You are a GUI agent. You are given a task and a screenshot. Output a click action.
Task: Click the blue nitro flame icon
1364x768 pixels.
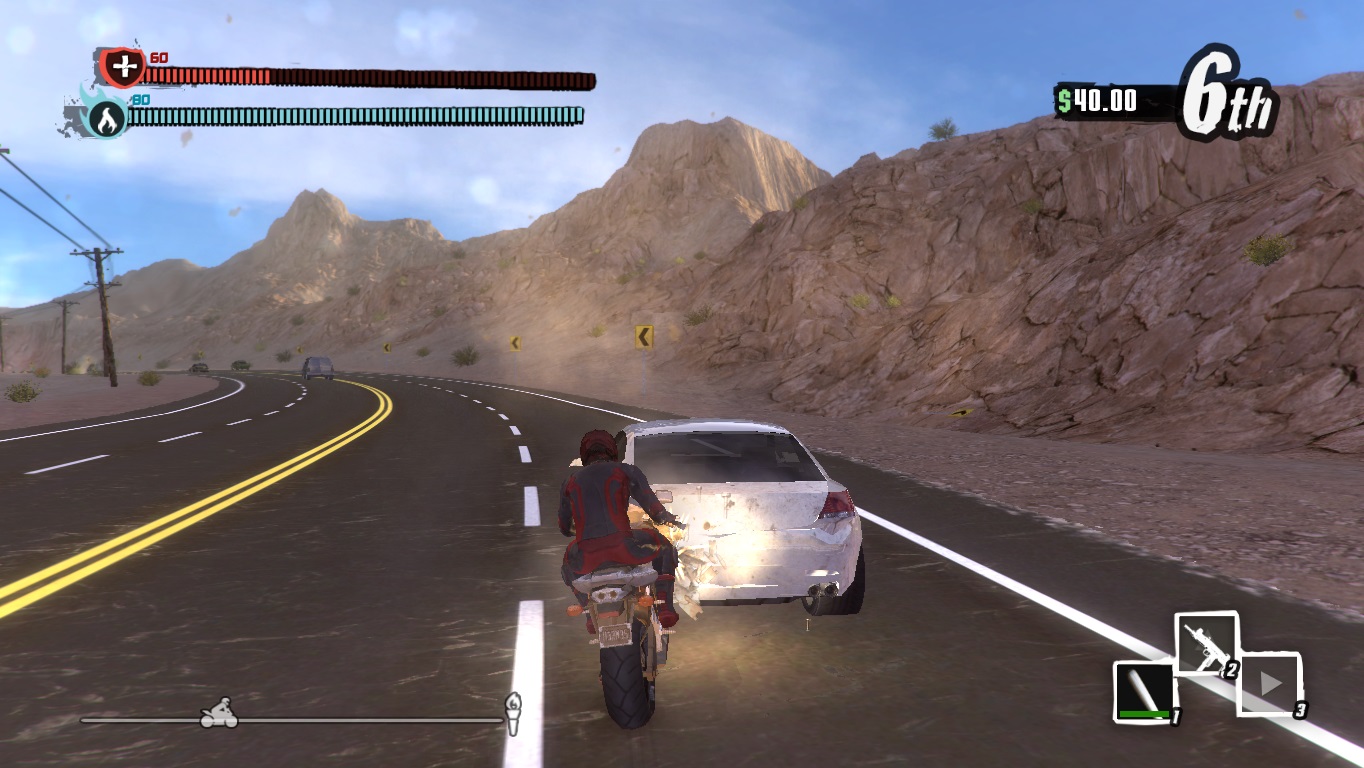point(107,118)
